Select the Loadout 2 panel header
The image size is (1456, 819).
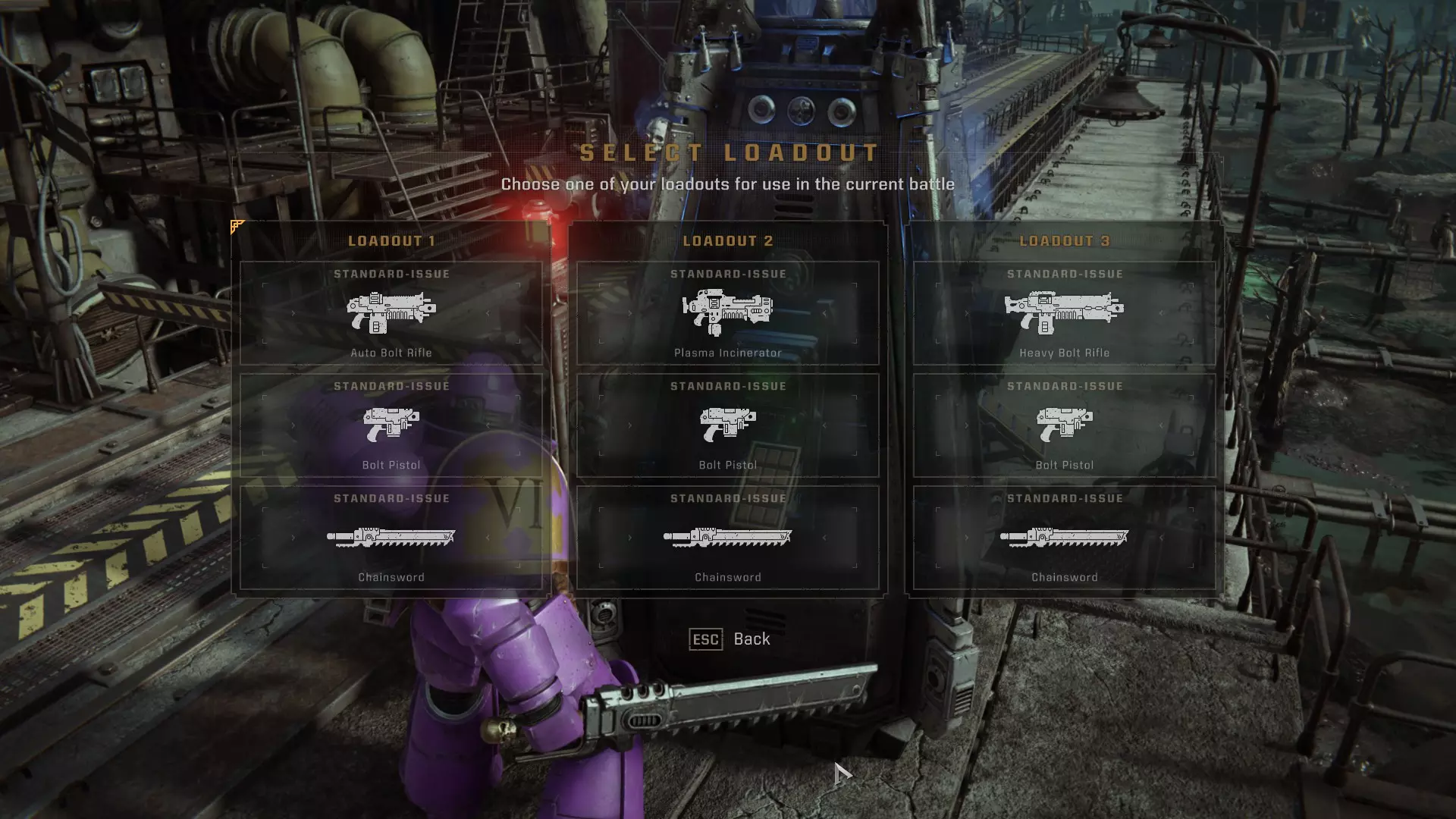[x=728, y=241]
